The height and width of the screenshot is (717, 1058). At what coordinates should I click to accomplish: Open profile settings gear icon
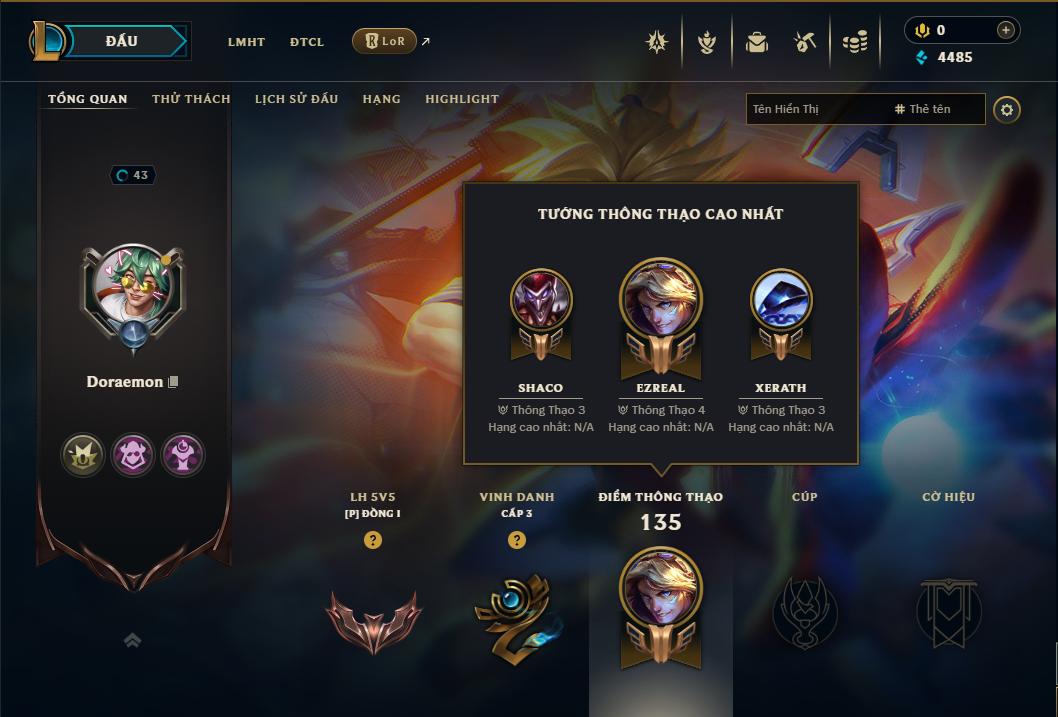1007,110
